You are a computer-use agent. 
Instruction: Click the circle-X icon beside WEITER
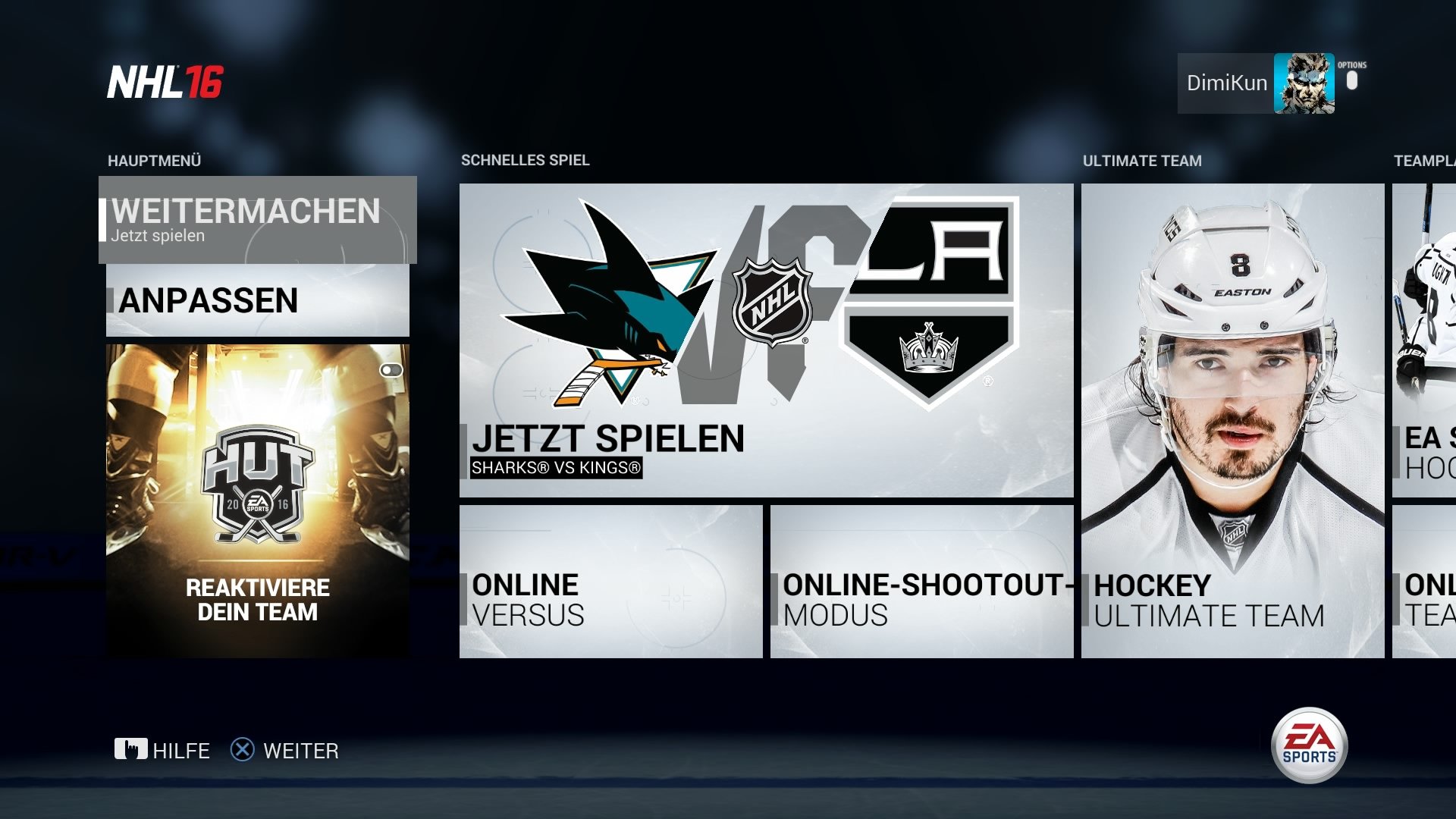[x=241, y=751]
